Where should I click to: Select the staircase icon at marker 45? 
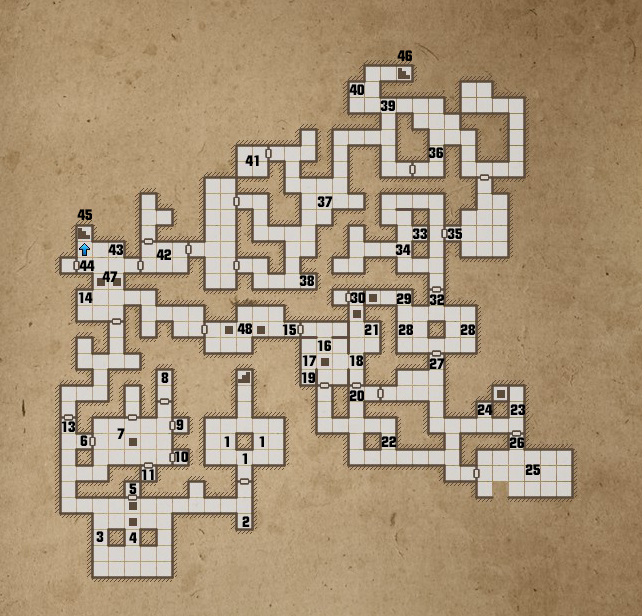84,232
